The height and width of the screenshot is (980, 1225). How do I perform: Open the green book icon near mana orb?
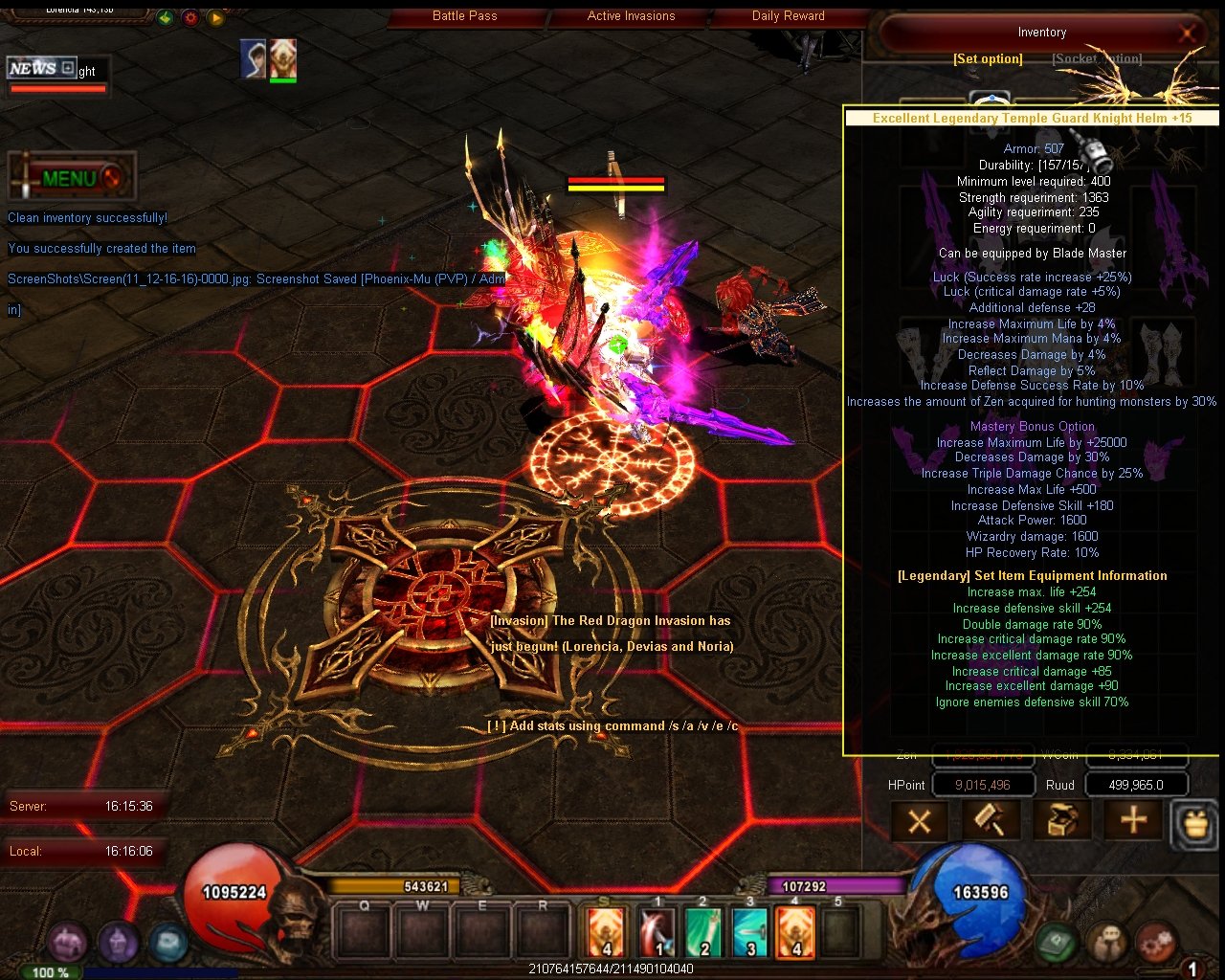[1057, 942]
